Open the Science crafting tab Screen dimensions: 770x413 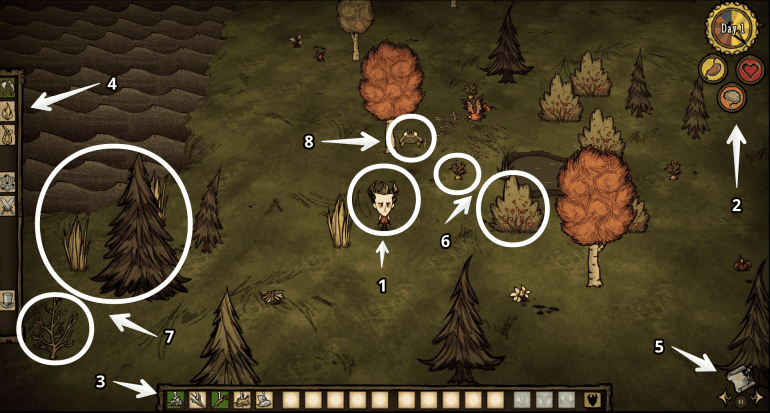[x=7, y=182]
